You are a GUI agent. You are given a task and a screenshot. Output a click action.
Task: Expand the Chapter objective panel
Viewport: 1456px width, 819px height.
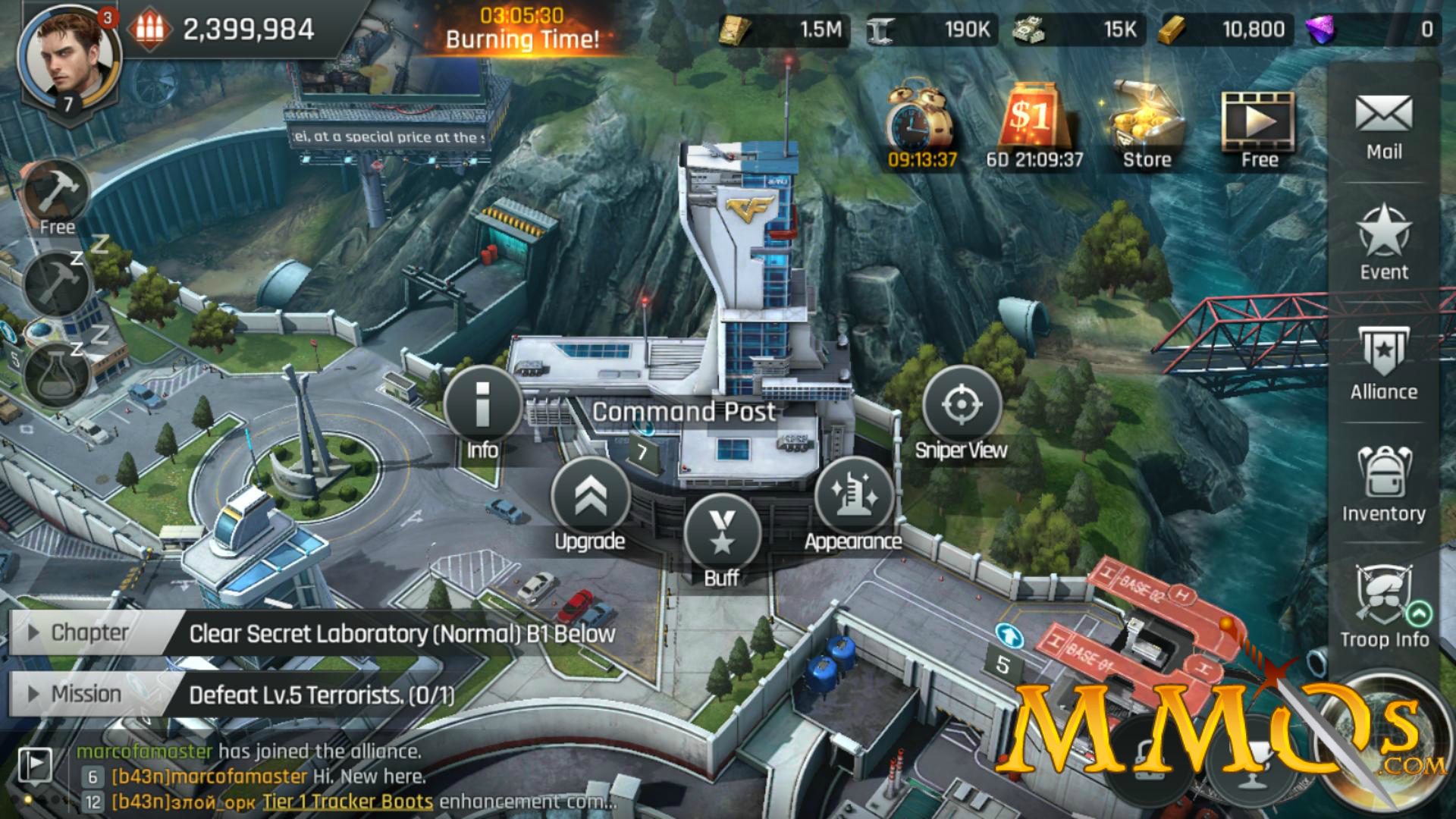click(x=32, y=634)
